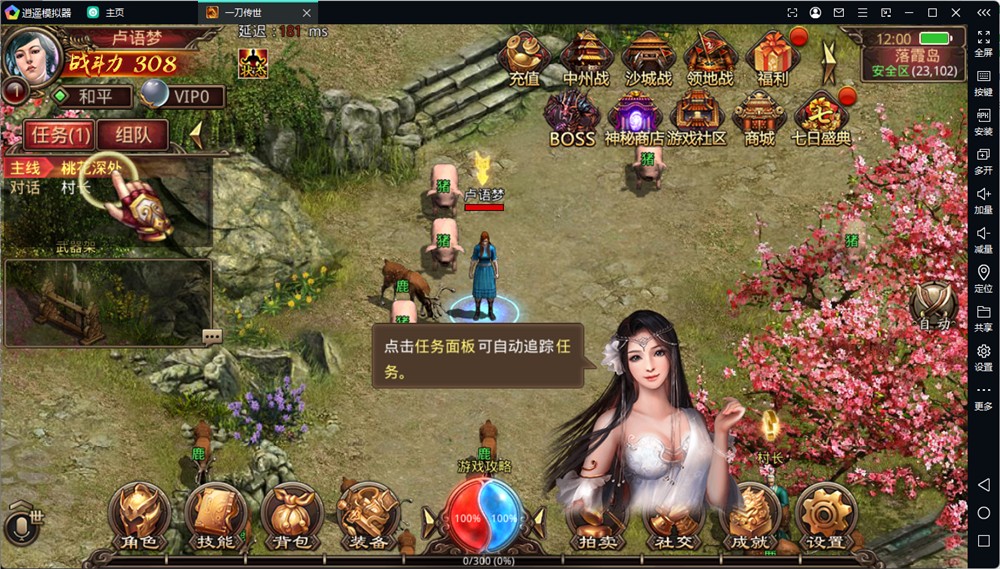Visit the 神秘商店 mystery shop
1000x569 pixels.
(634, 118)
